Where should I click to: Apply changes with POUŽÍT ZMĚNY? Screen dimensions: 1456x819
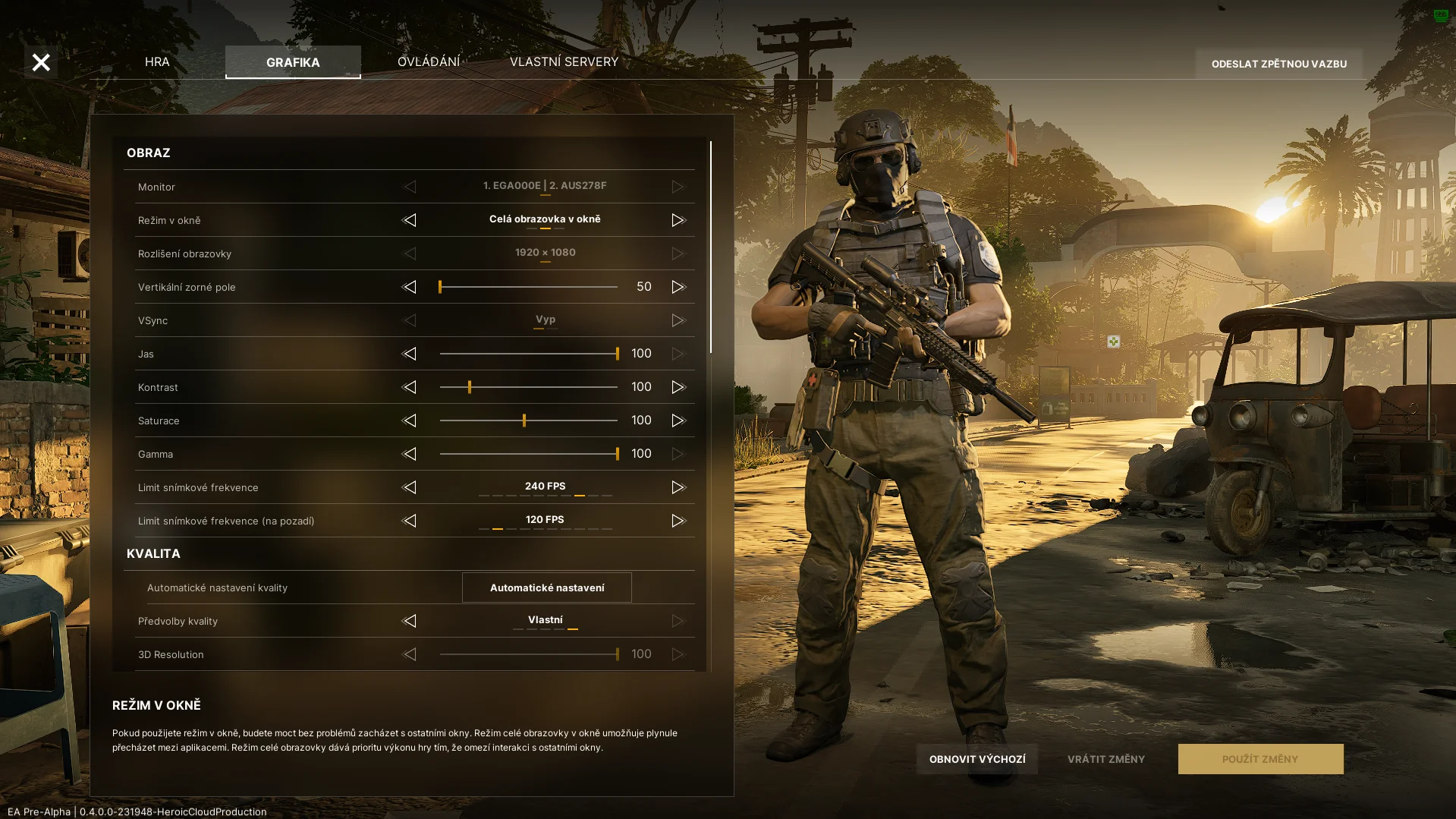point(1259,759)
